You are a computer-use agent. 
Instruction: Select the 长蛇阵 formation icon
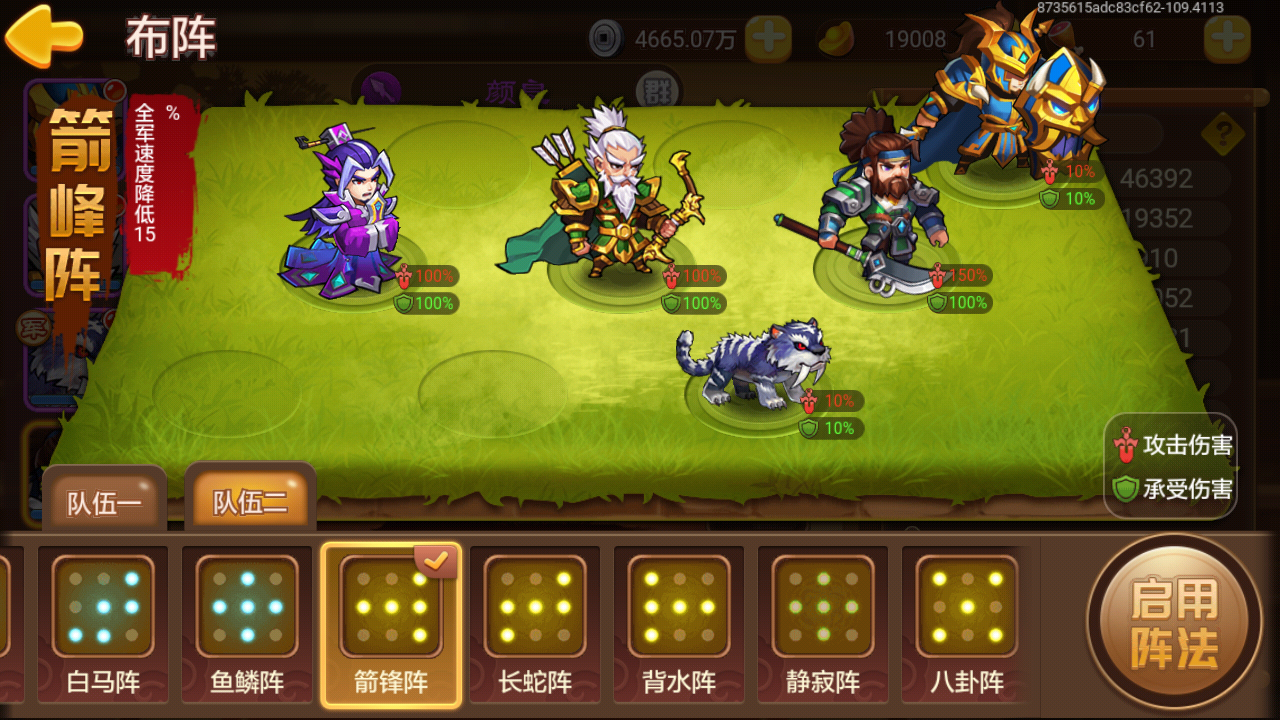coord(534,608)
